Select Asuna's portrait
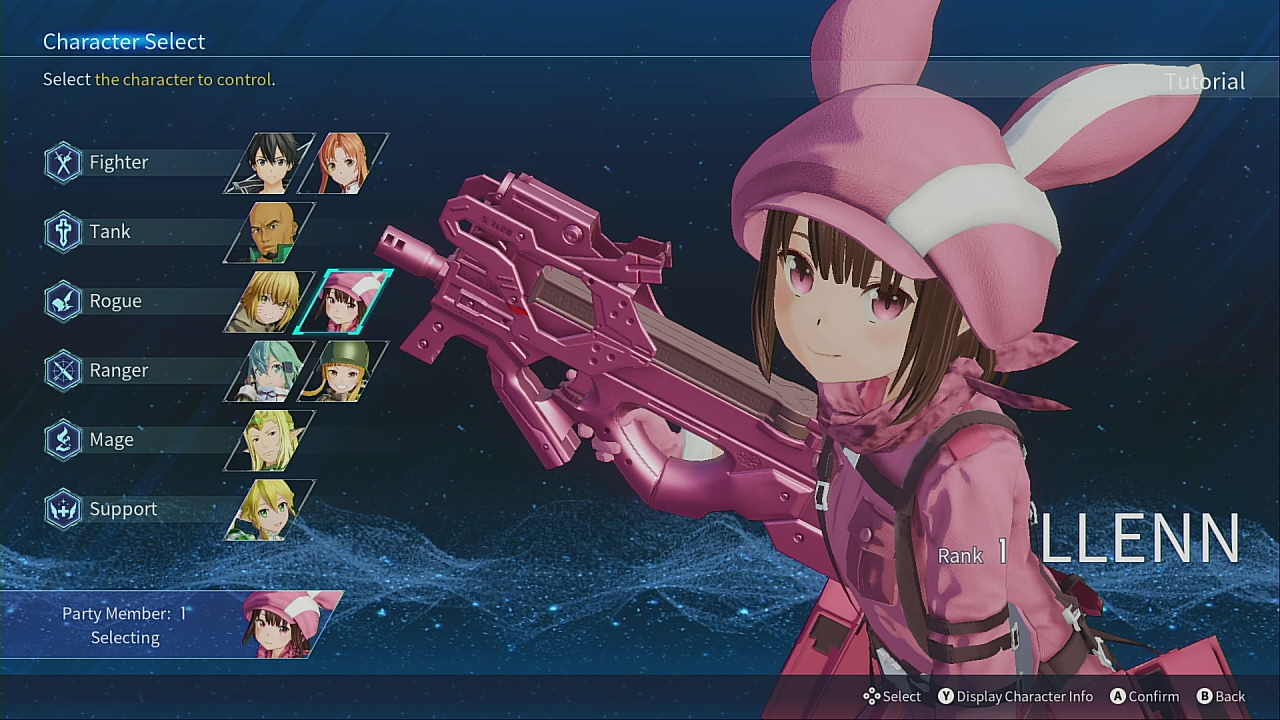The image size is (1280, 720). pyautogui.click(x=345, y=162)
